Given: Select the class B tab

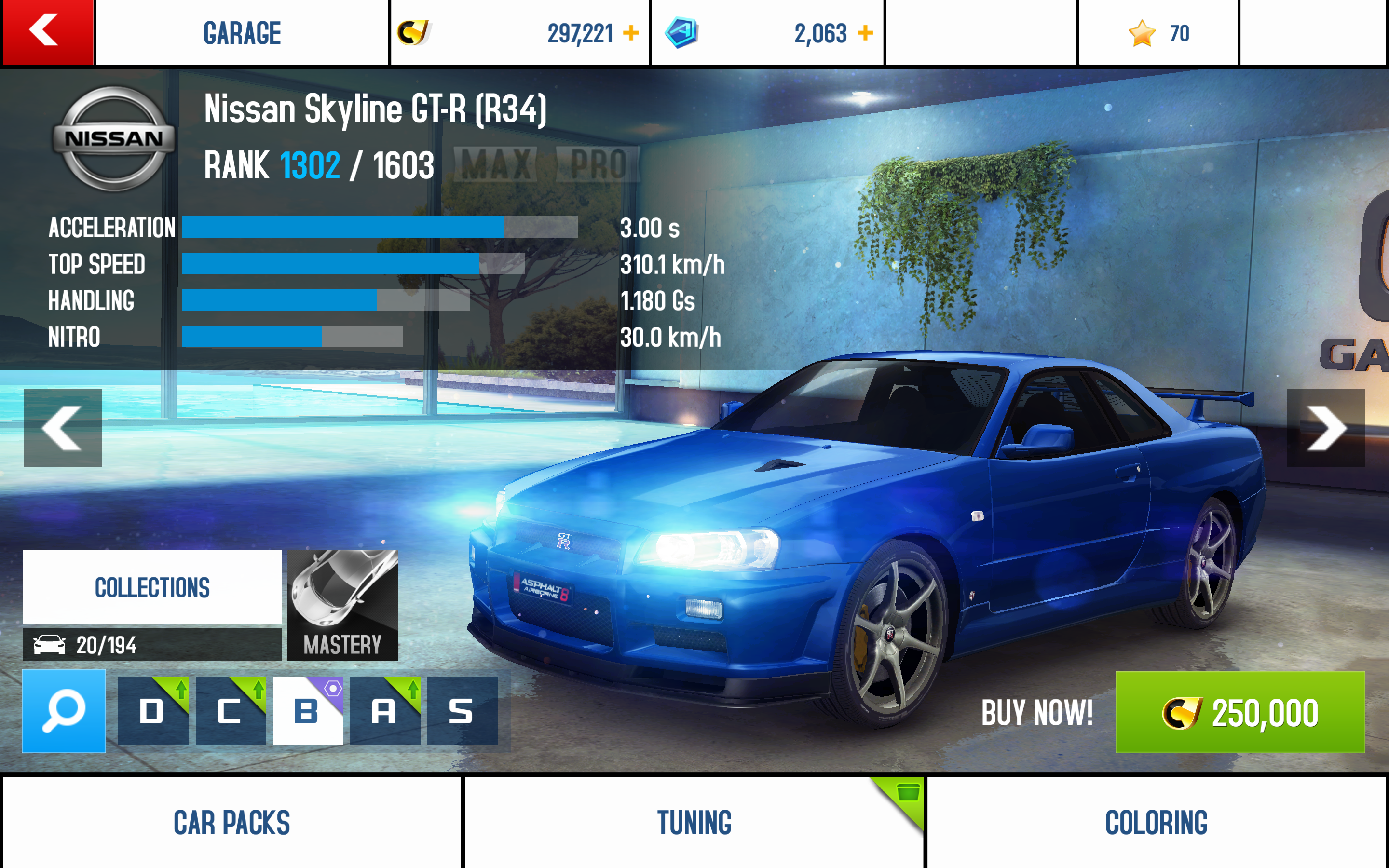Looking at the screenshot, I should pyautogui.click(x=308, y=711).
